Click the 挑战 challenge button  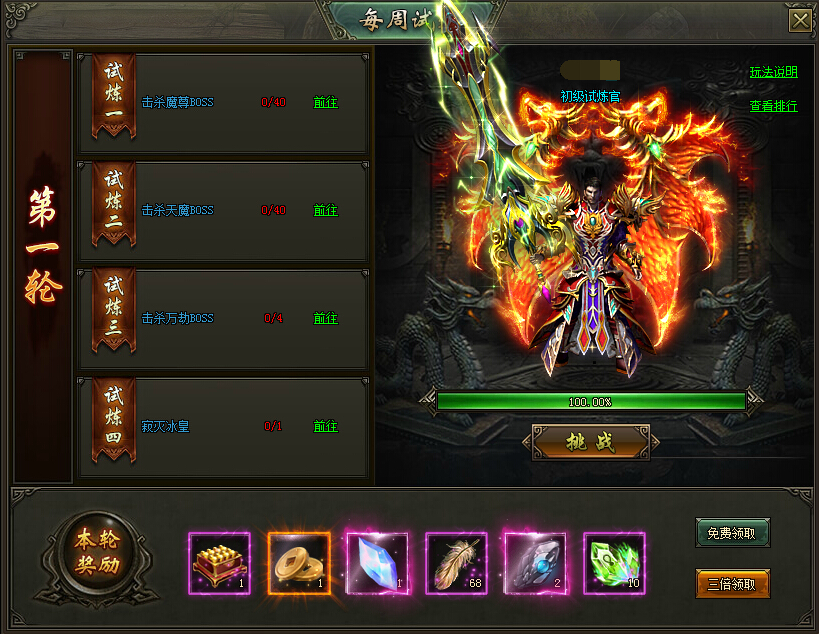[x=590, y=441]
